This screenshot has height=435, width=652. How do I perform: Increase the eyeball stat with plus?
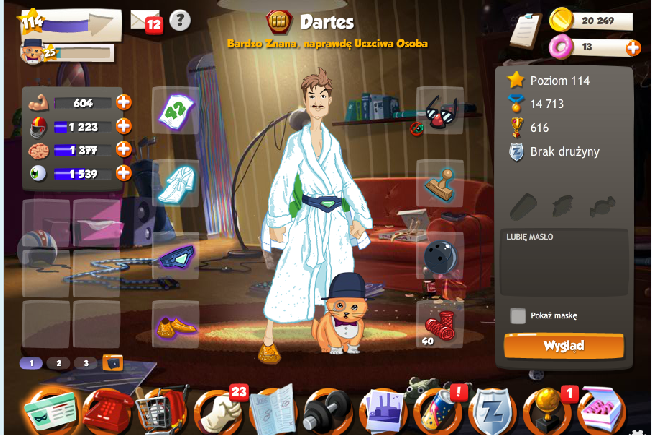click(124, 172)
